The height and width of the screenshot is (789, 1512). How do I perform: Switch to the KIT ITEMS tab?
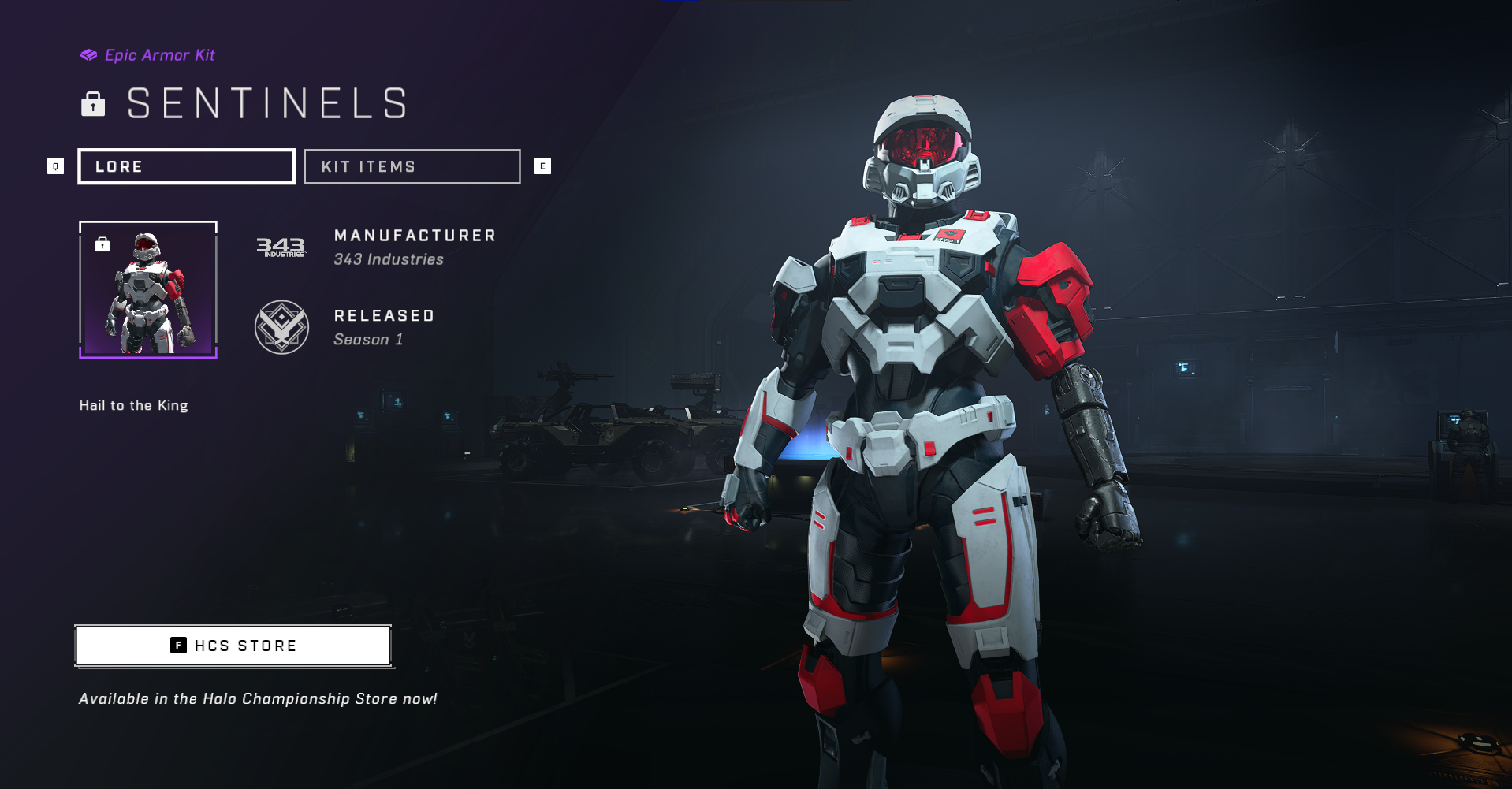412,166
